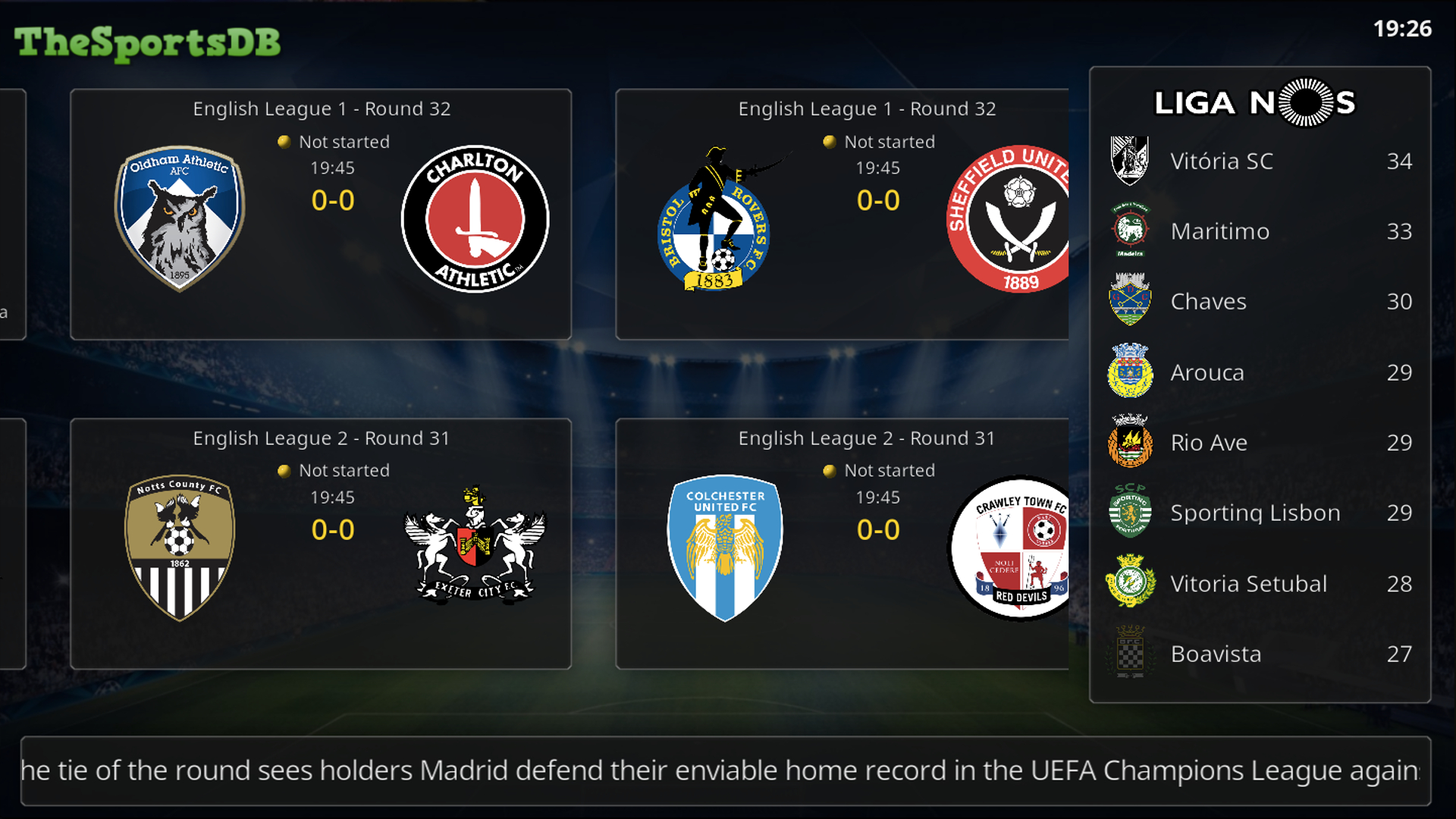Select Sporting Lisbon in the table

(1260, 513)
